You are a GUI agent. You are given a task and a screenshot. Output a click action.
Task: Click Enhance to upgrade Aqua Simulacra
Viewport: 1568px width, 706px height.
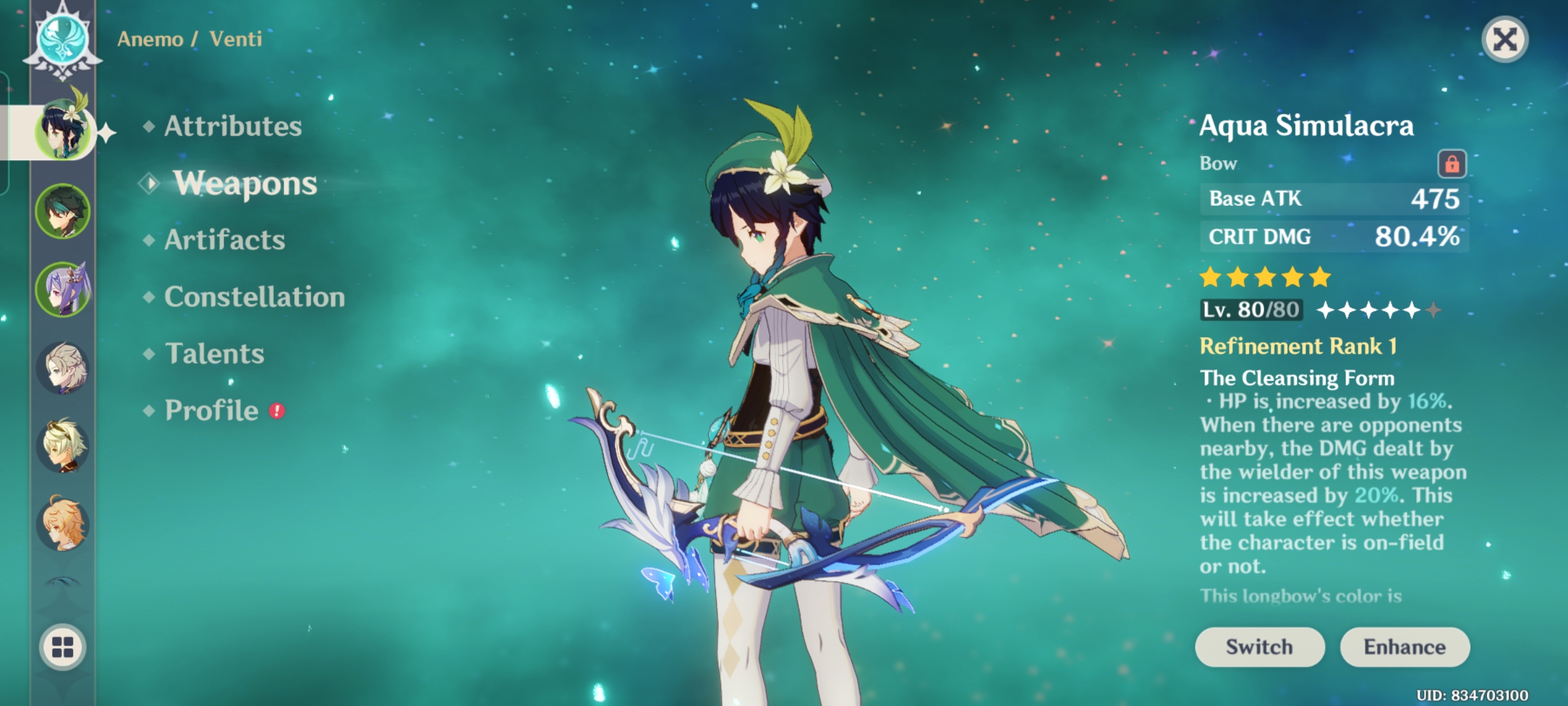coord(1406,647)
